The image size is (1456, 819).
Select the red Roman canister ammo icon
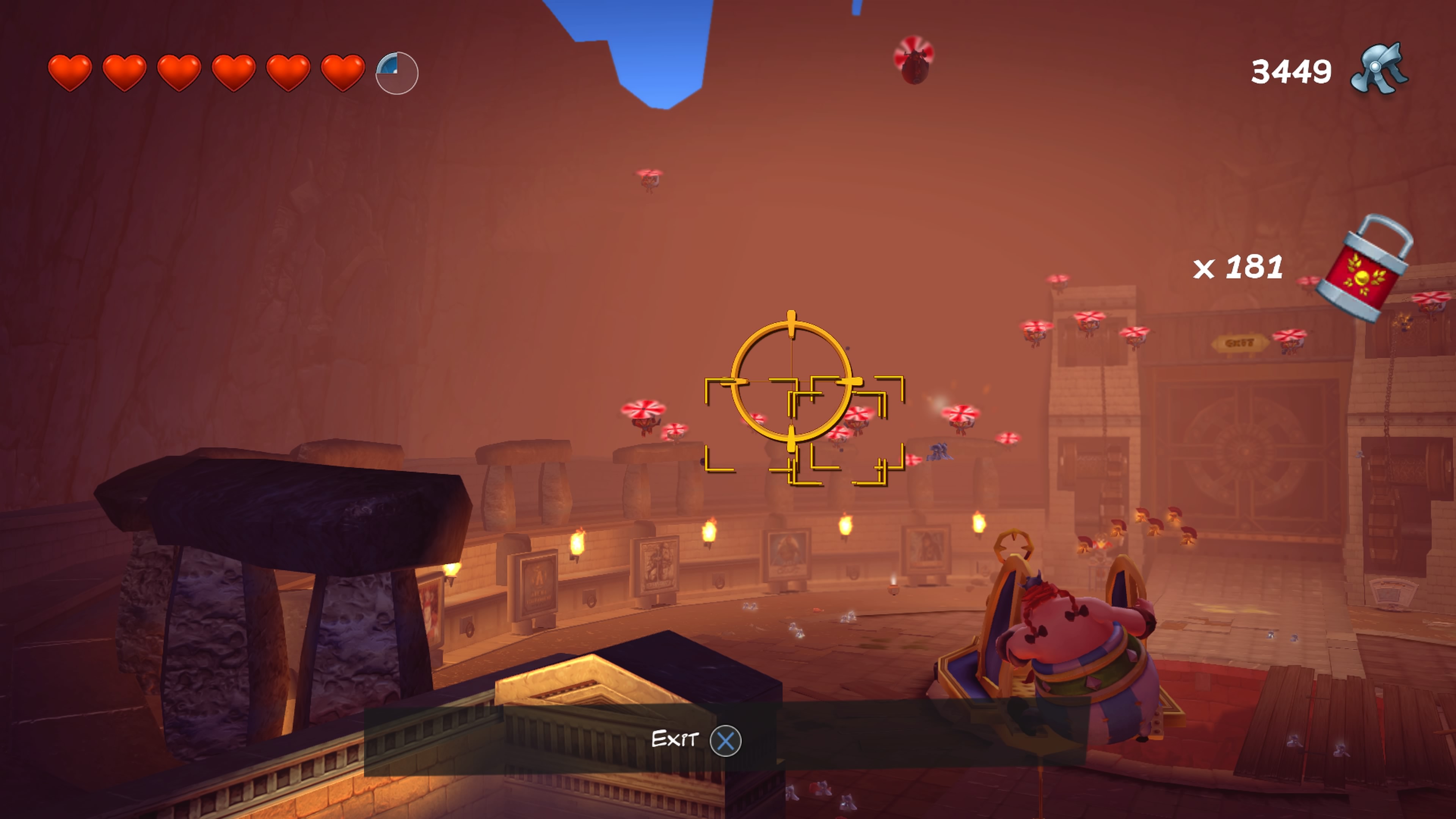click(1365, 269)
